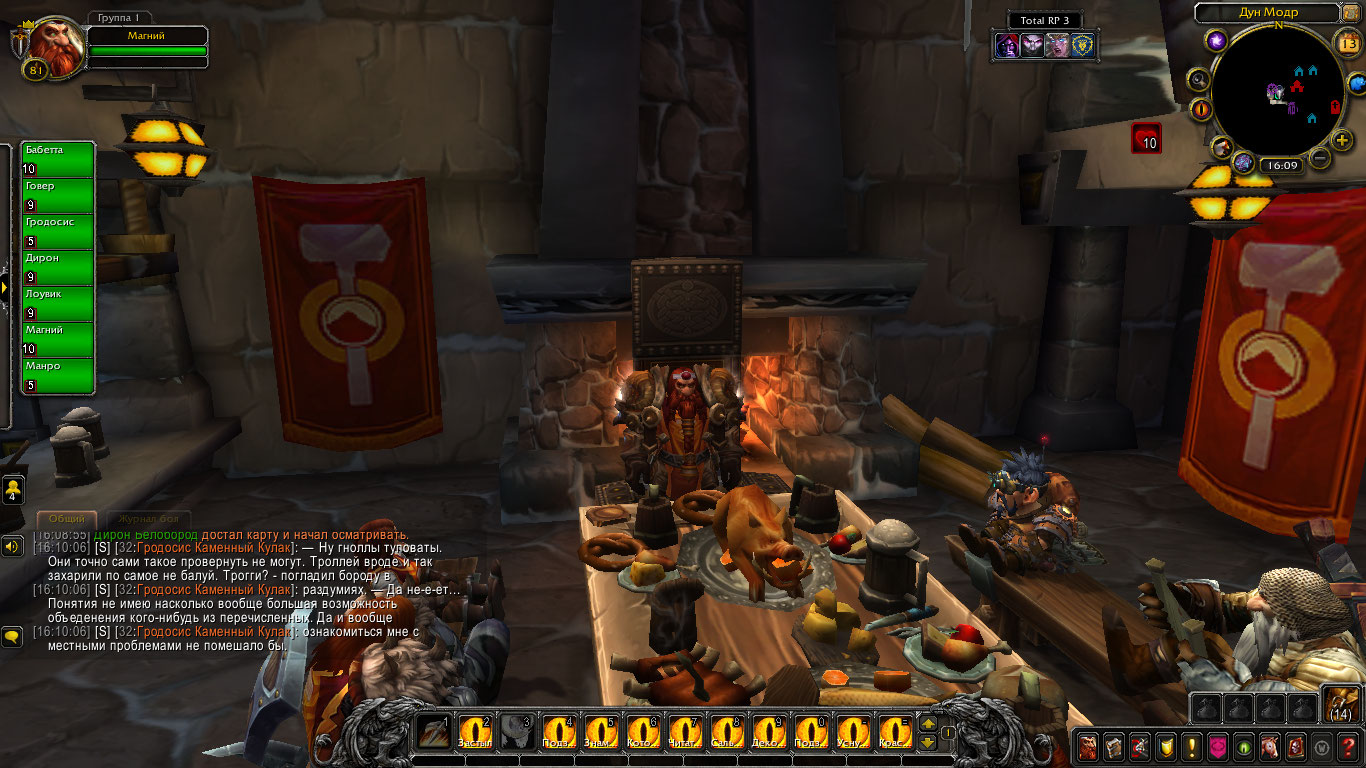
Task: Open the combat log chat tab
Action: [148, 519]
